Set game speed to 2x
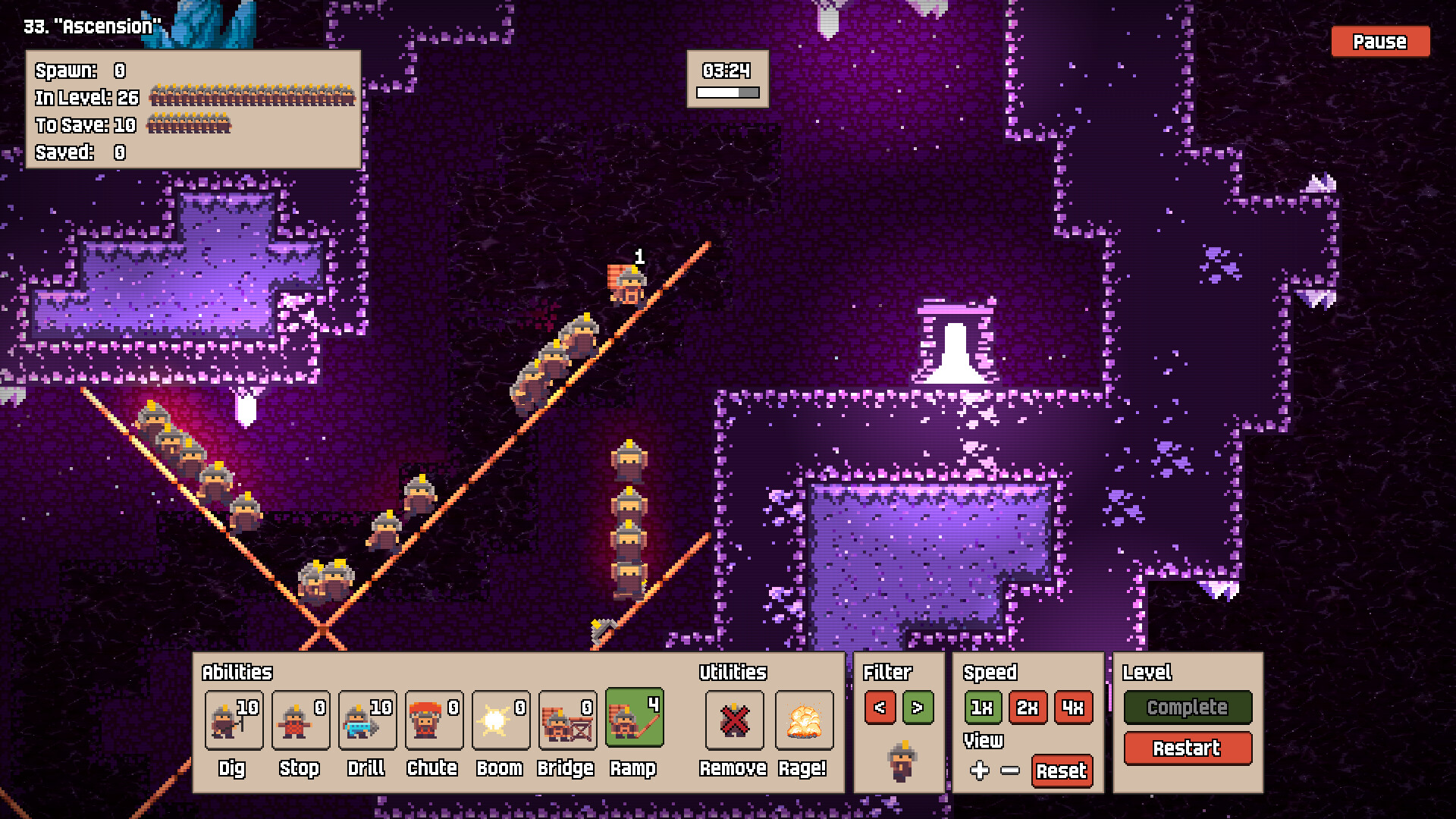This screenshot has width=1456, height=819. pos(1028,708)
